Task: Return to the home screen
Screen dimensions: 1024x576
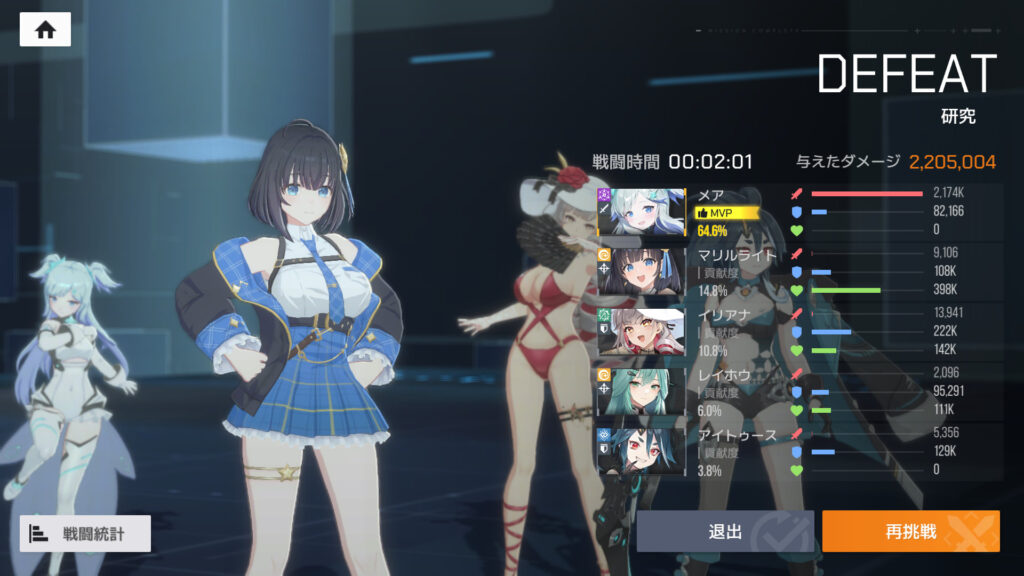Action: [45, 30]
